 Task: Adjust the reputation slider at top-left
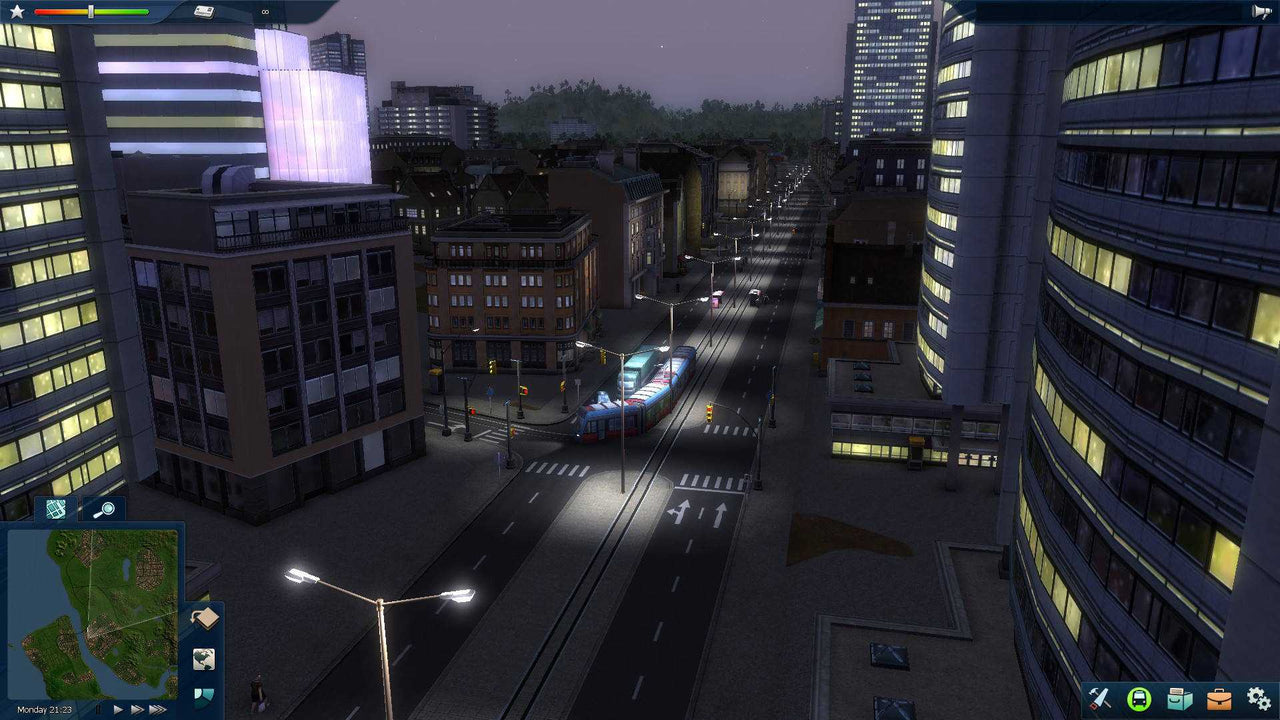pyautogui.click(x=91, y=11)
